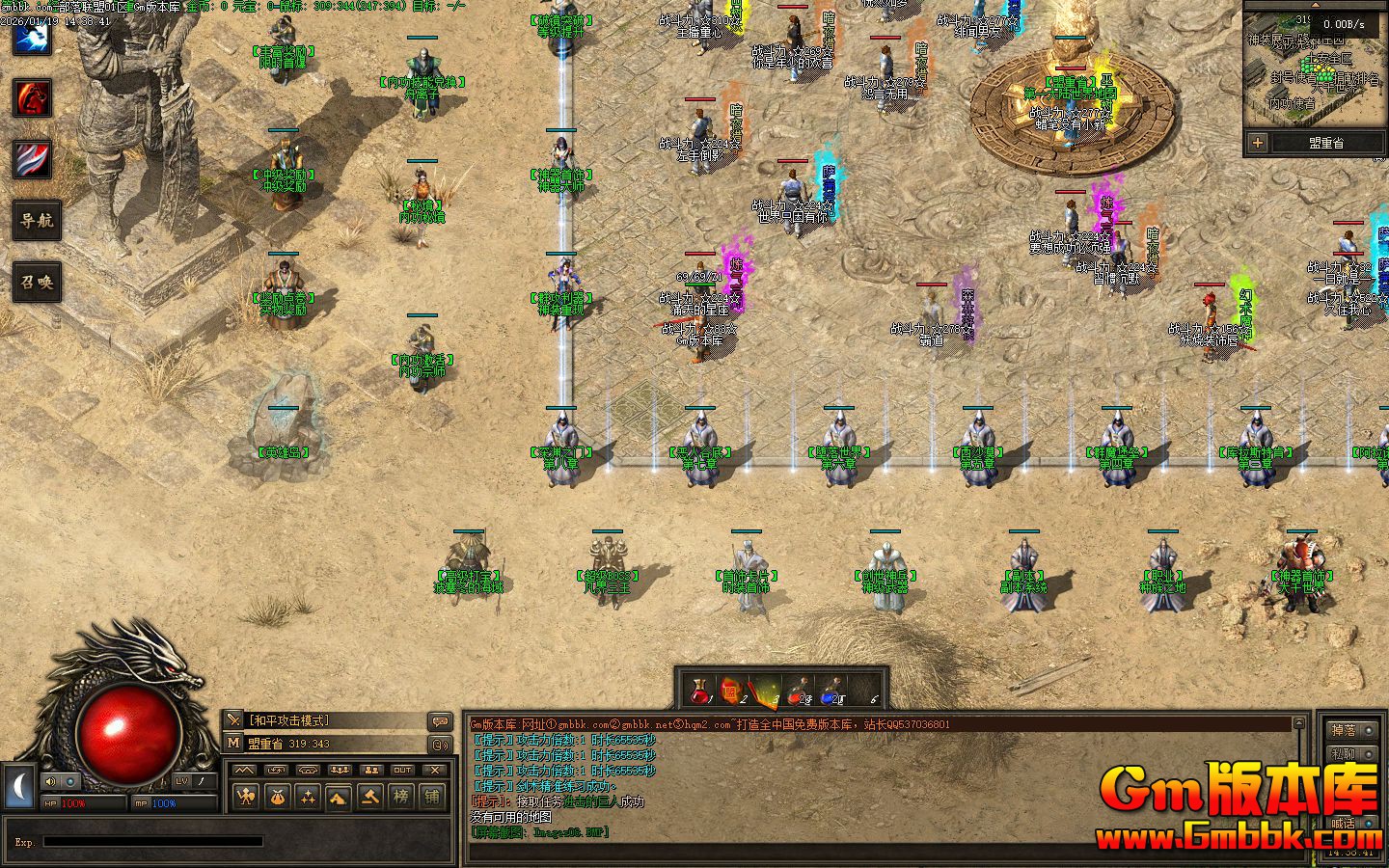Click the OUT logout button
Image resolution: width=1389 pixels, height=868 pixels.
coord(402,770)
